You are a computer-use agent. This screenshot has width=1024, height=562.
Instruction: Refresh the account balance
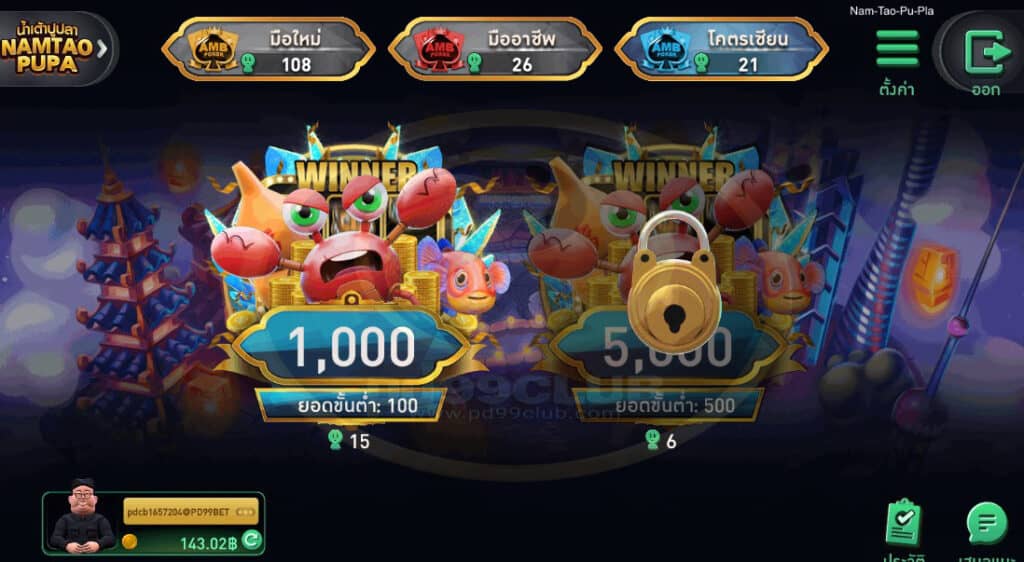(x=252, y=541)
